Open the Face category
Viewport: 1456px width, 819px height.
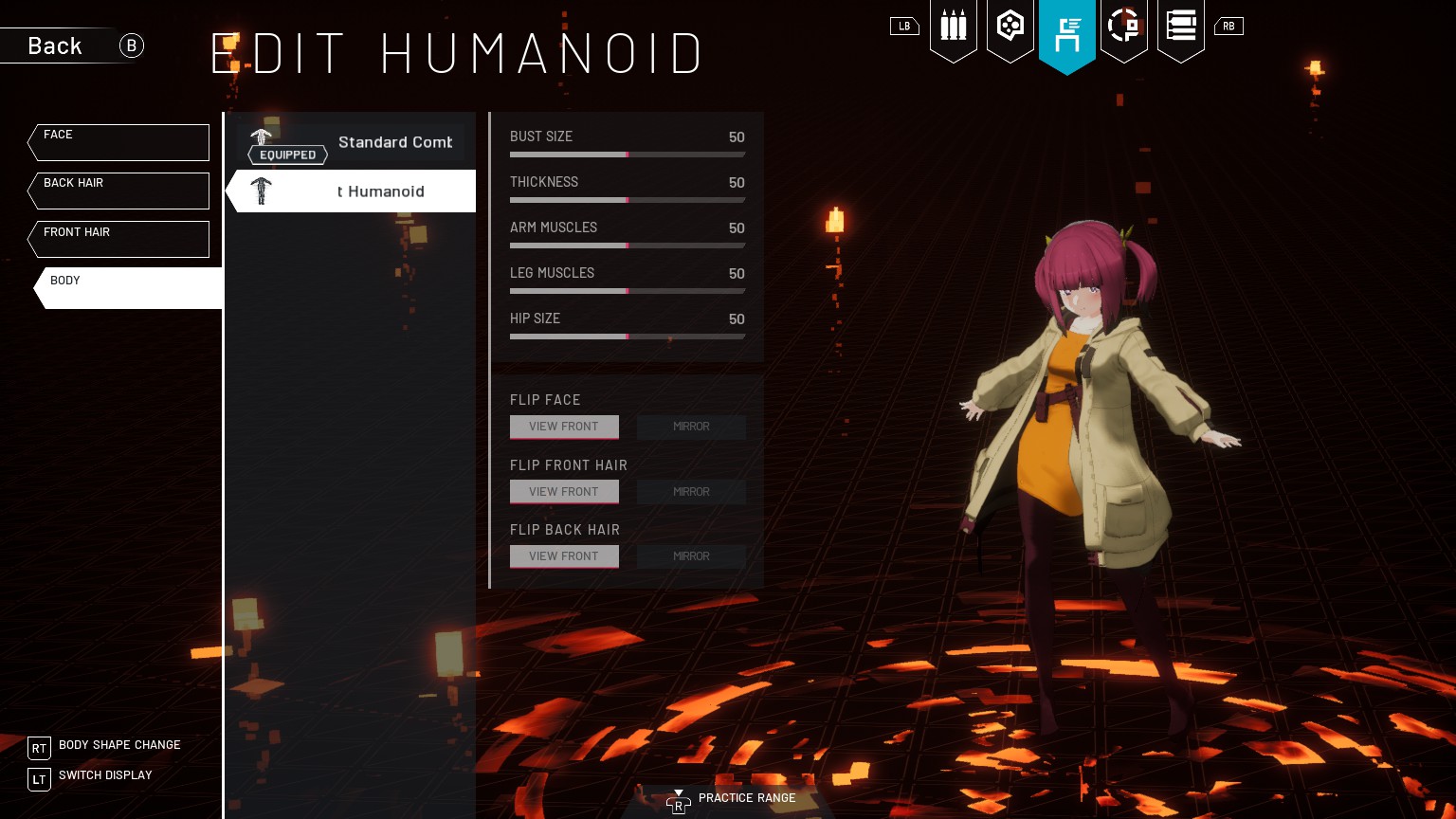click(x=118, y=142)
